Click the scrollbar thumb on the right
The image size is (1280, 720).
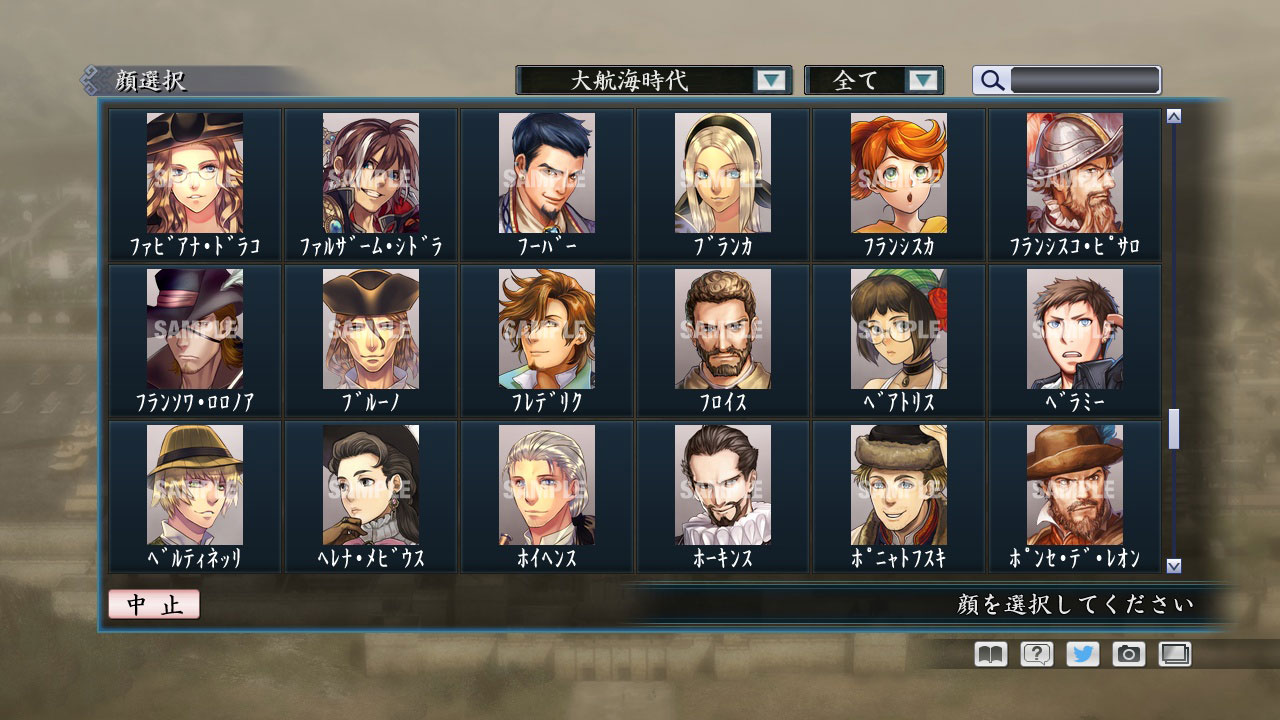click(1172, 430)
